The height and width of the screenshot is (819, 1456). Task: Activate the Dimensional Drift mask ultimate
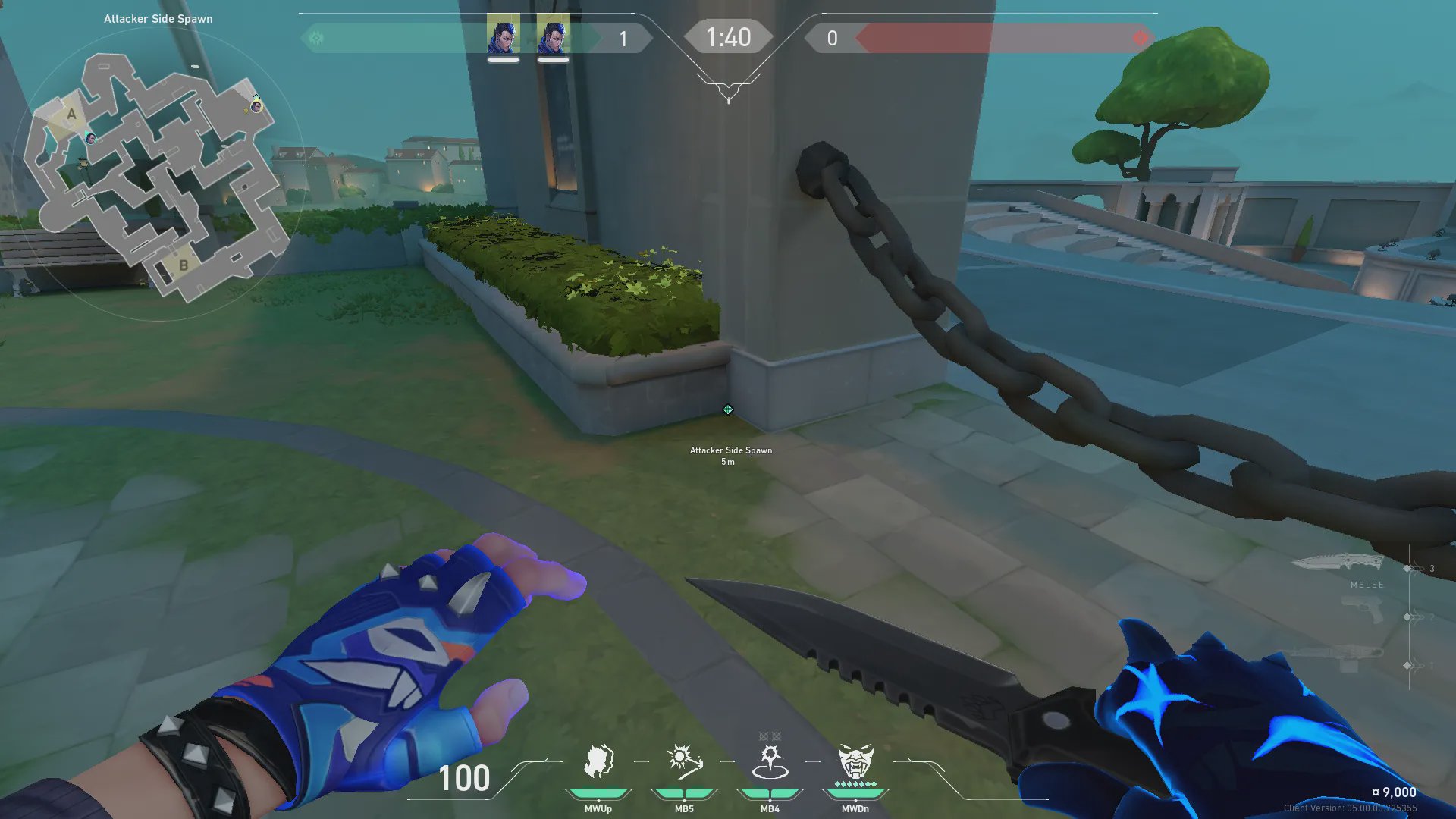click(855, 762)
